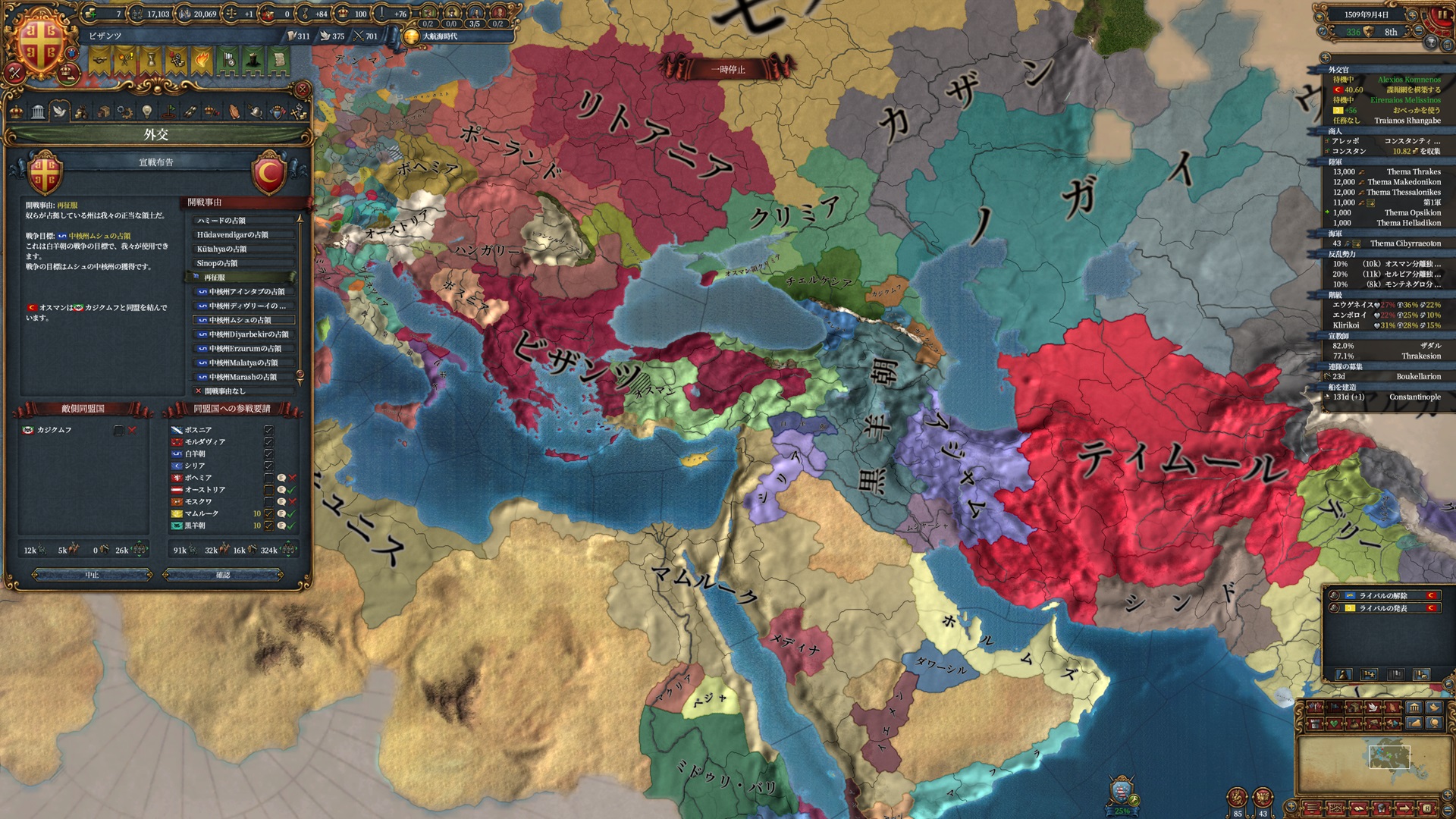Screen dimensions: 1456x819
Task: Enable the オーストリア call-to-arms checkbox
Action: pos(268,490)
